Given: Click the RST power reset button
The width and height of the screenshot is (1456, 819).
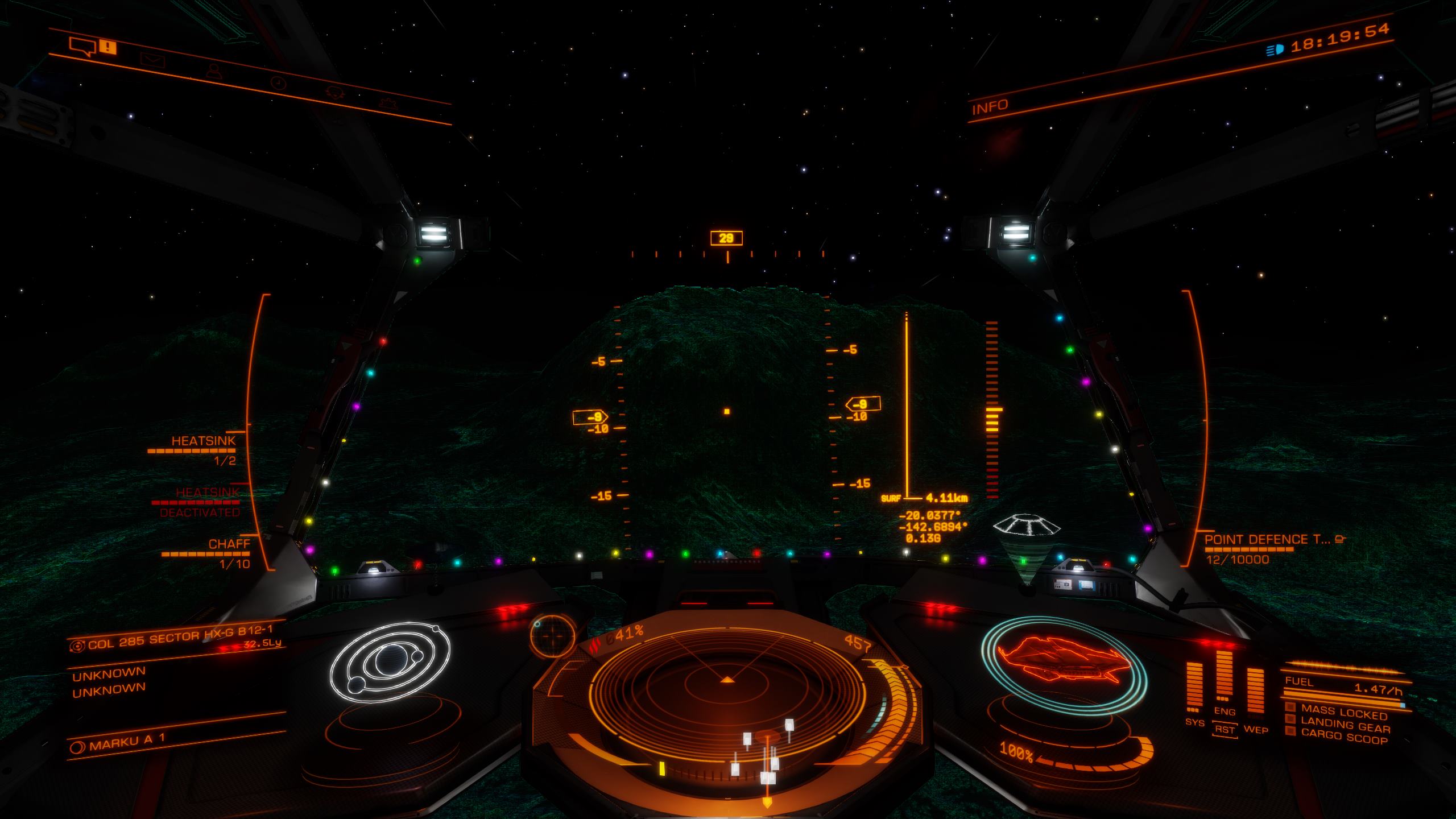Looking at the screenshot, I should (x=1224, y=730).
